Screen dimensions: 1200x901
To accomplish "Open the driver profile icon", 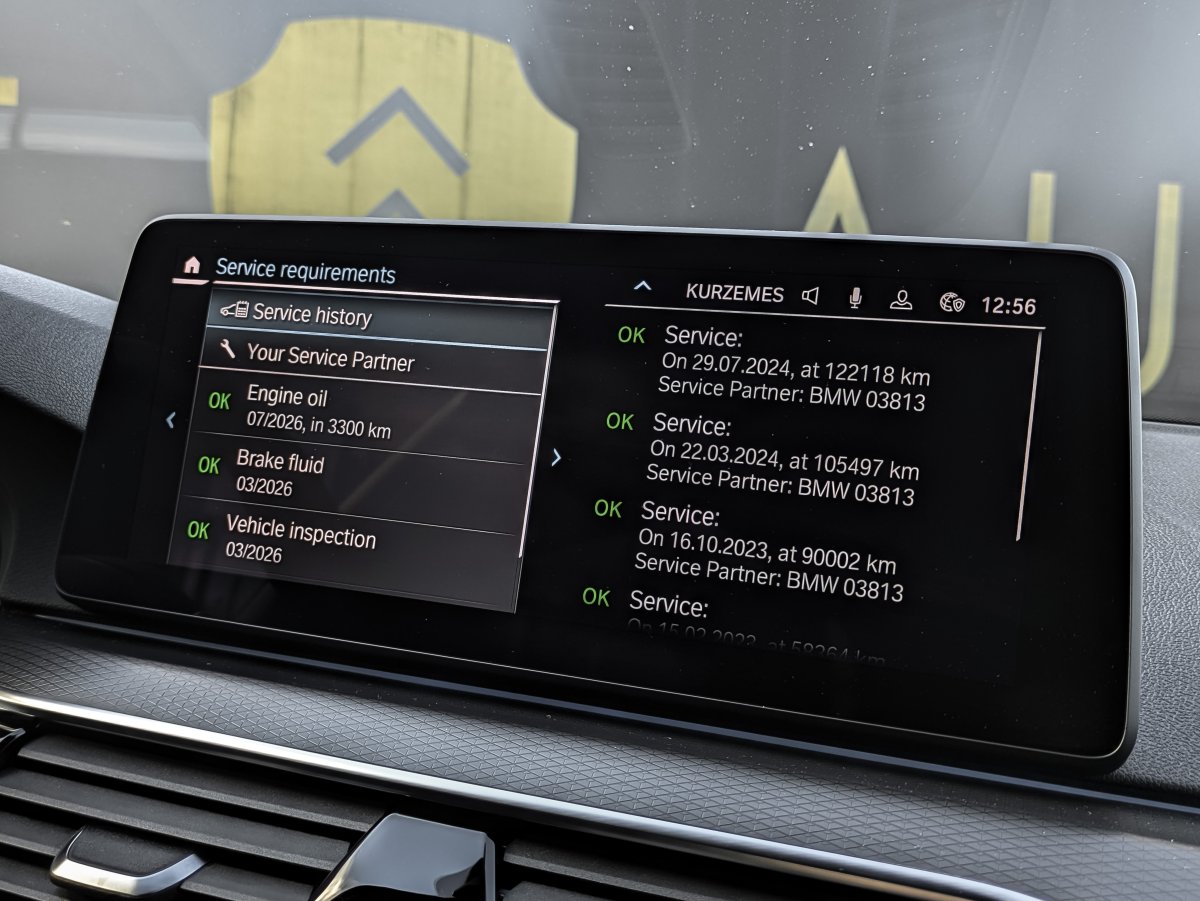I will 901,300.
